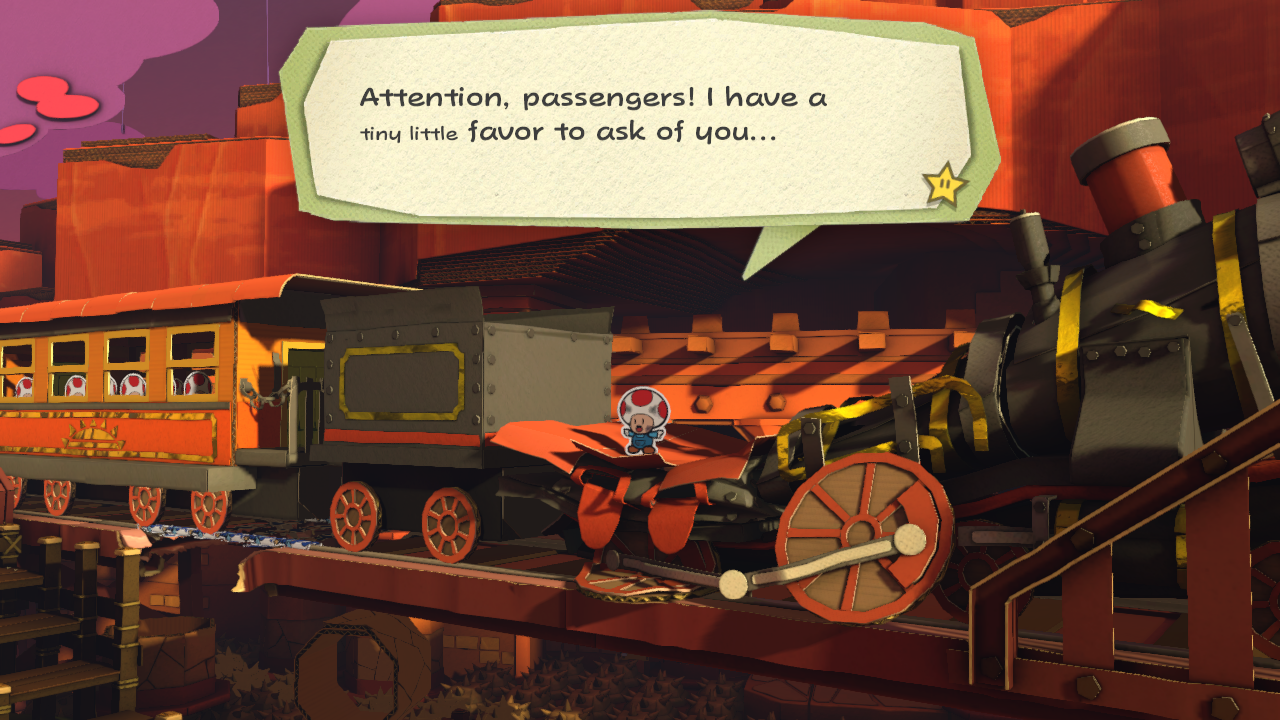Viewport: 1280px width, 720px height.
Task: Click the dark framed plate on the tender
Action: (x=398, y=380)
